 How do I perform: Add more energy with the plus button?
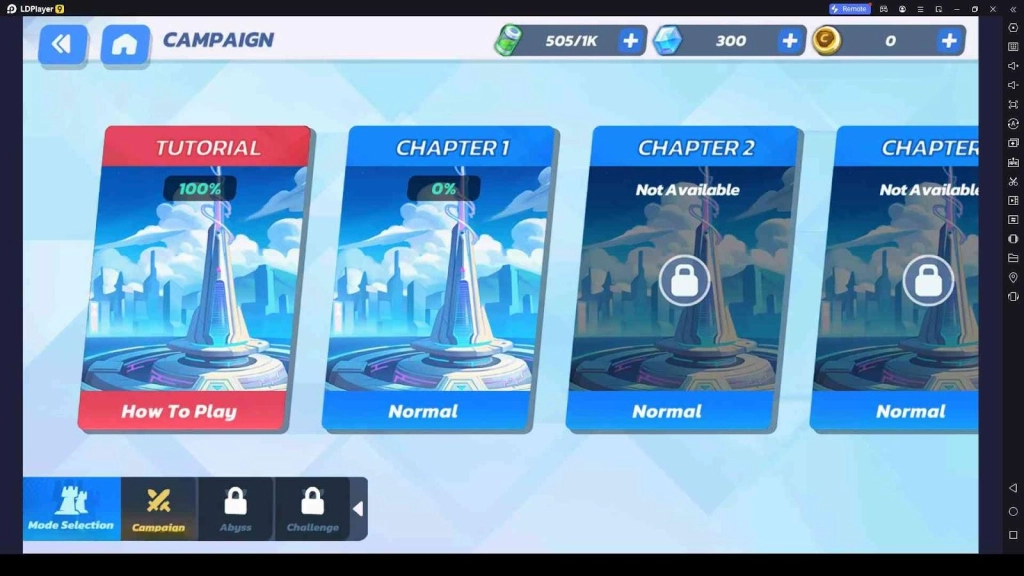click(631, 41)
